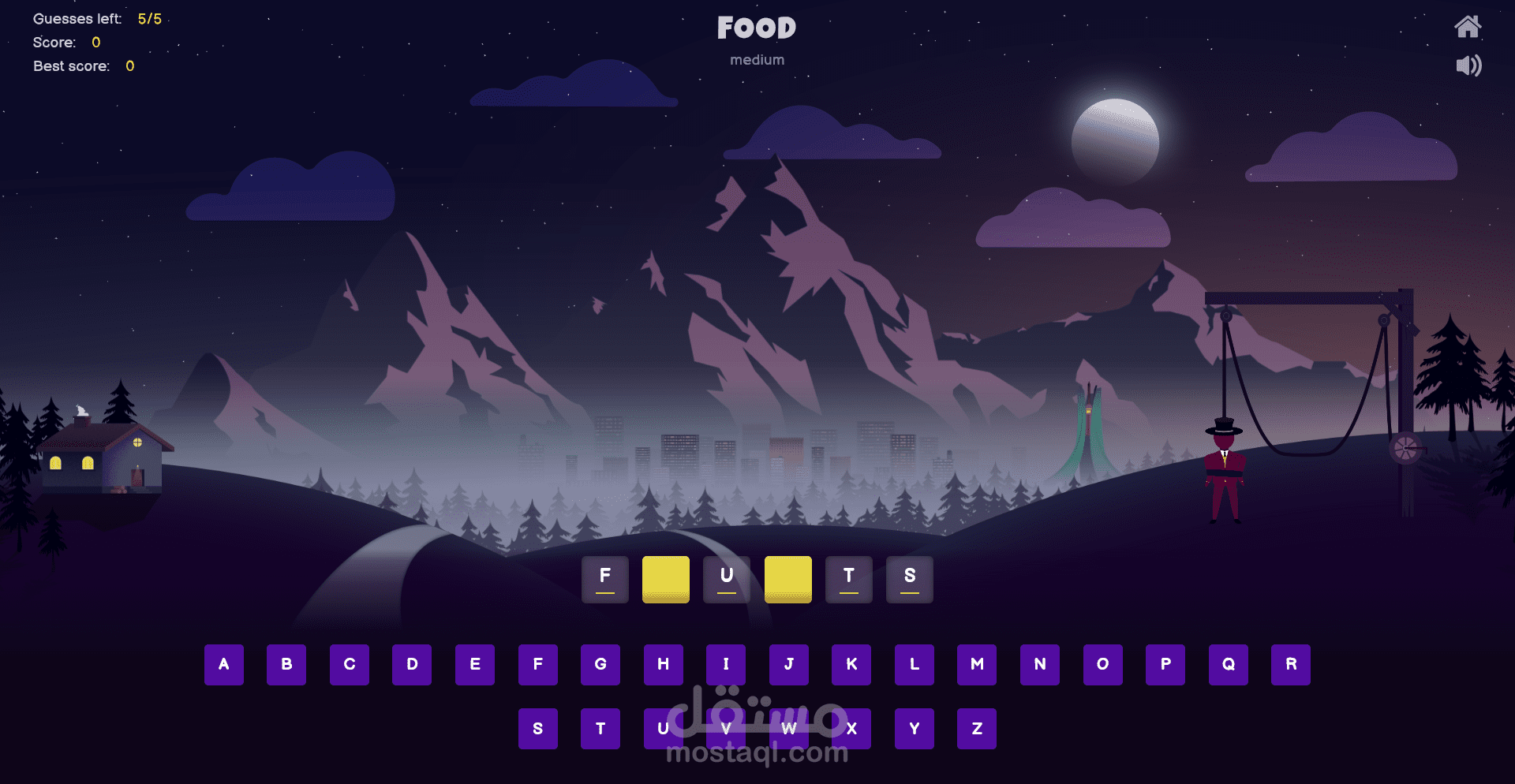1515x784 pixels.
Task: Guess the letter L key
Action: (x=915, y=664)
